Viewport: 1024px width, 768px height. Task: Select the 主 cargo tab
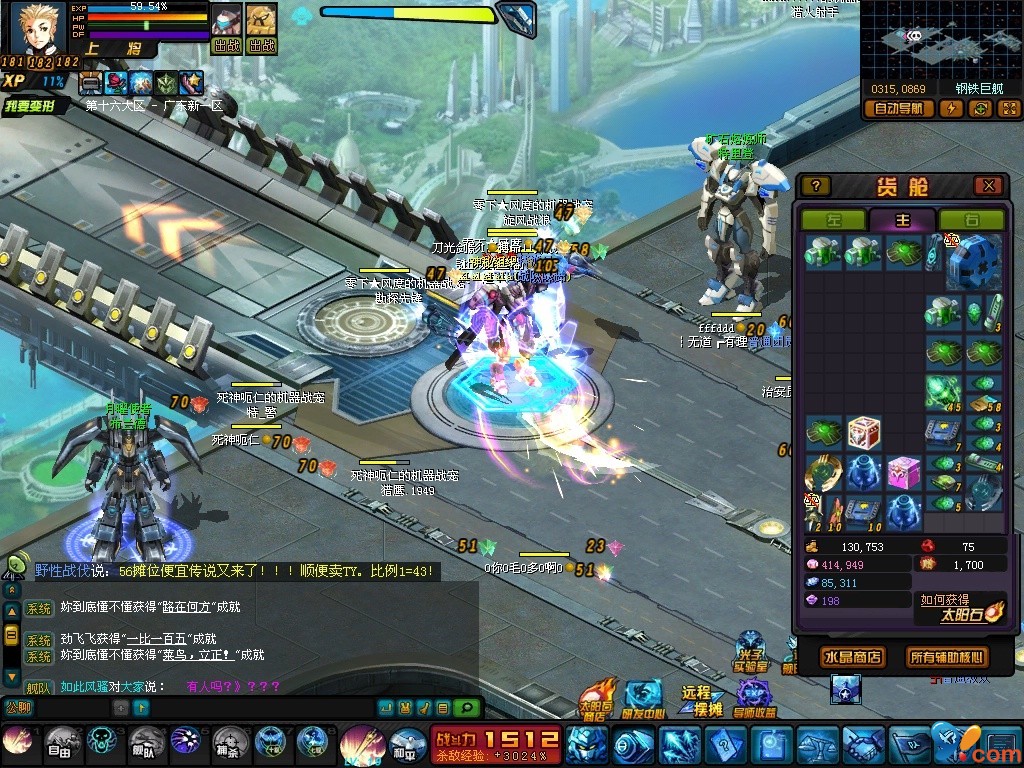902,220
